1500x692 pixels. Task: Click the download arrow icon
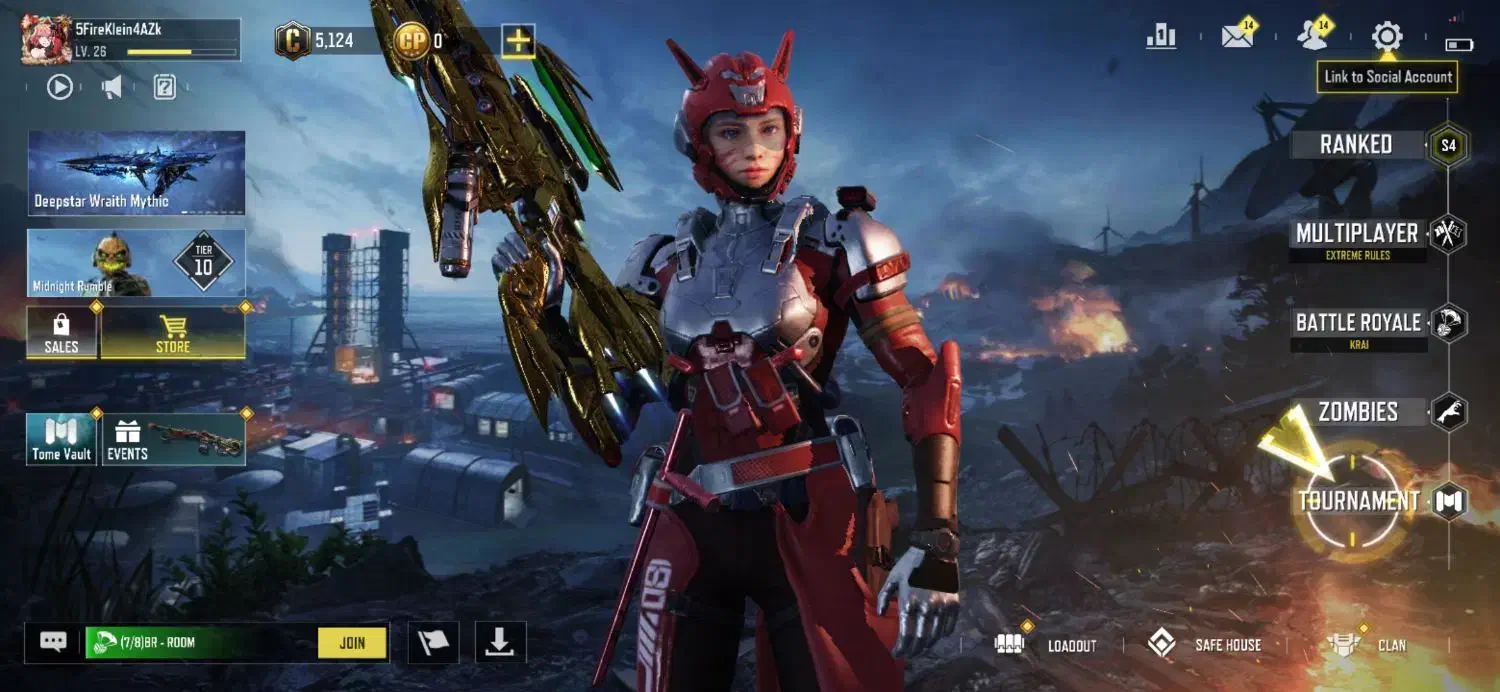(500, 643)
